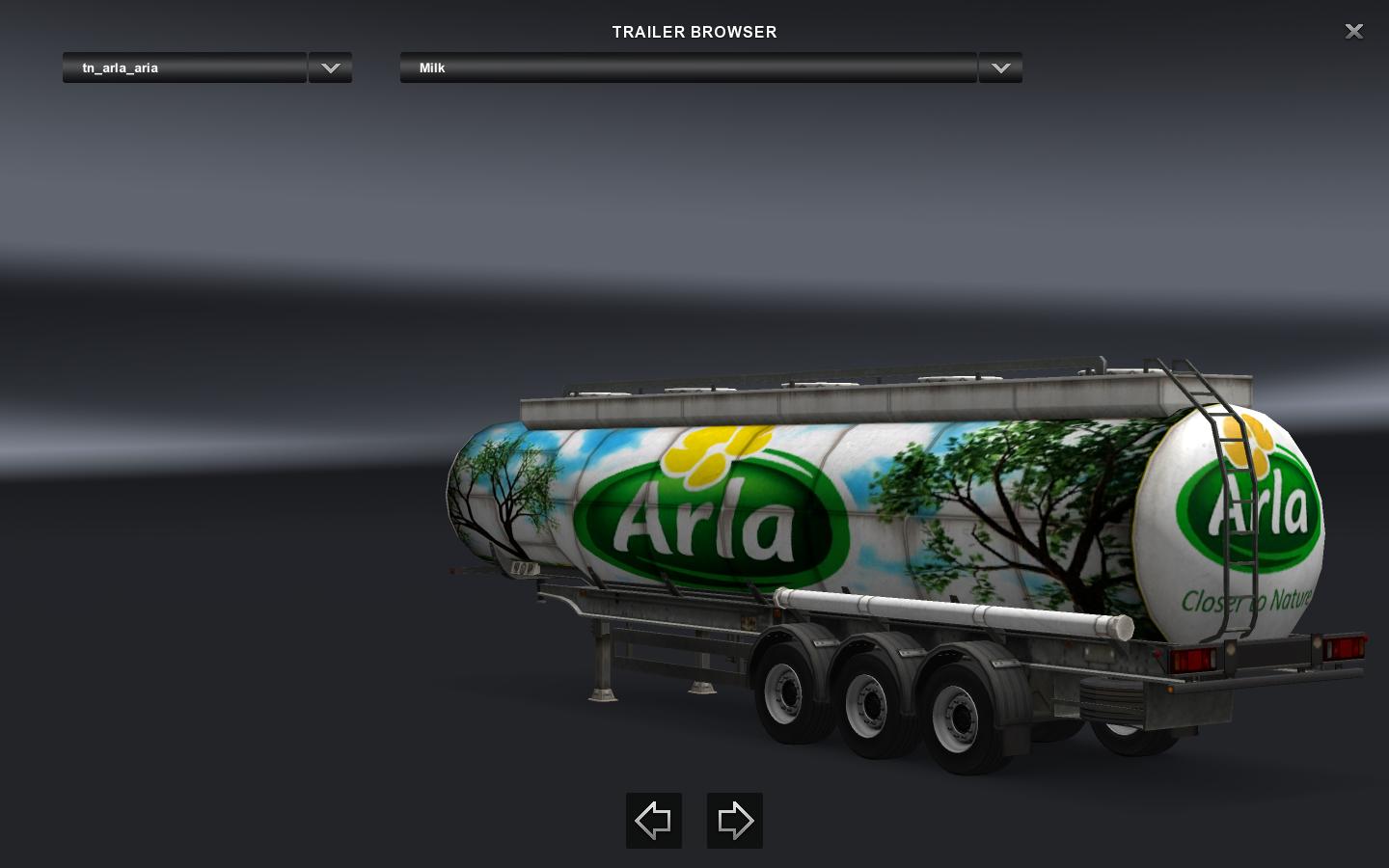This screenshot has width=1389, height=868.
Task: Show the previous trailer with left arrow
Action: click(x=654, y=821)
